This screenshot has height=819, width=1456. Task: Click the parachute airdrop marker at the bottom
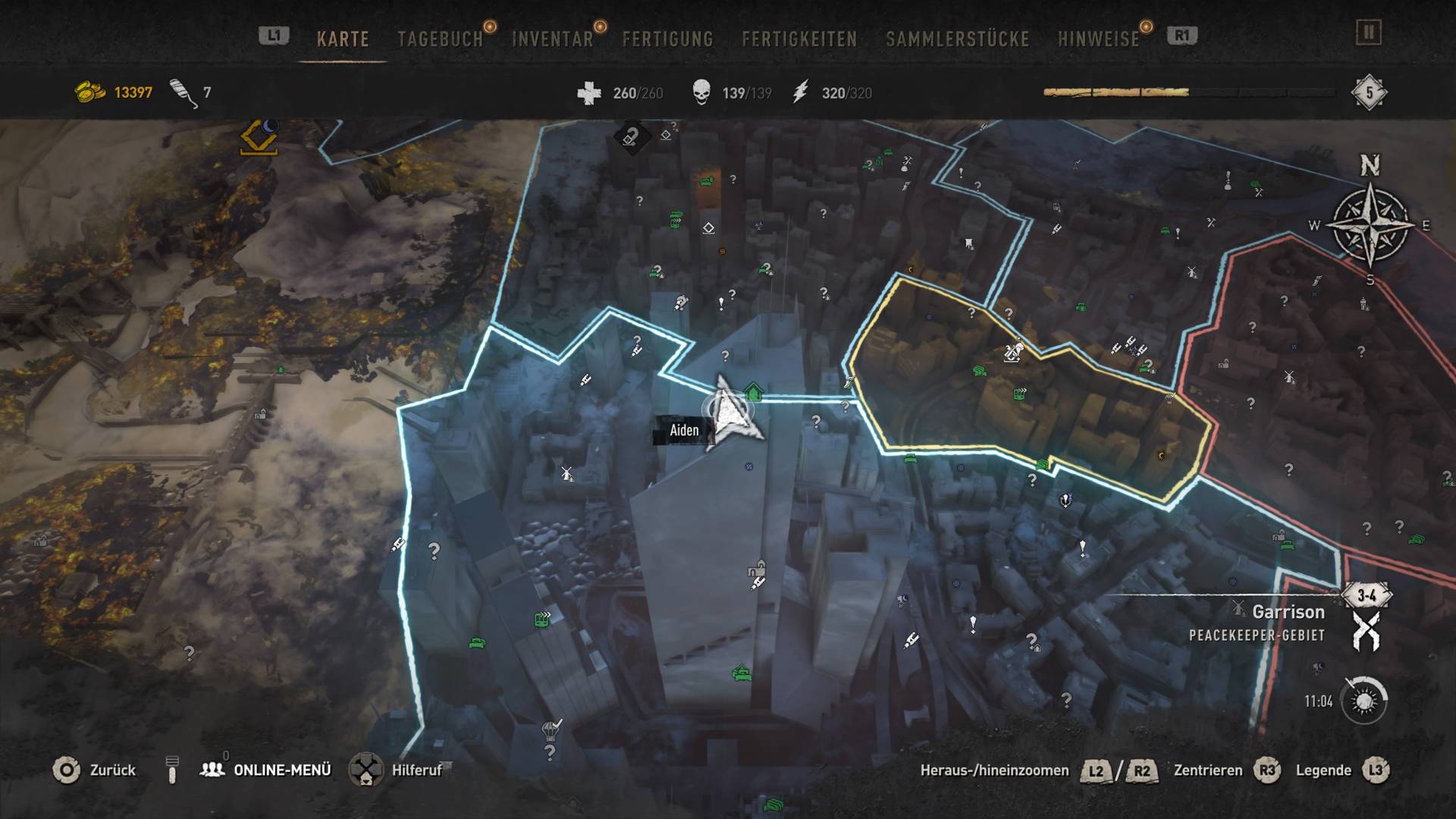pos(551,730)
